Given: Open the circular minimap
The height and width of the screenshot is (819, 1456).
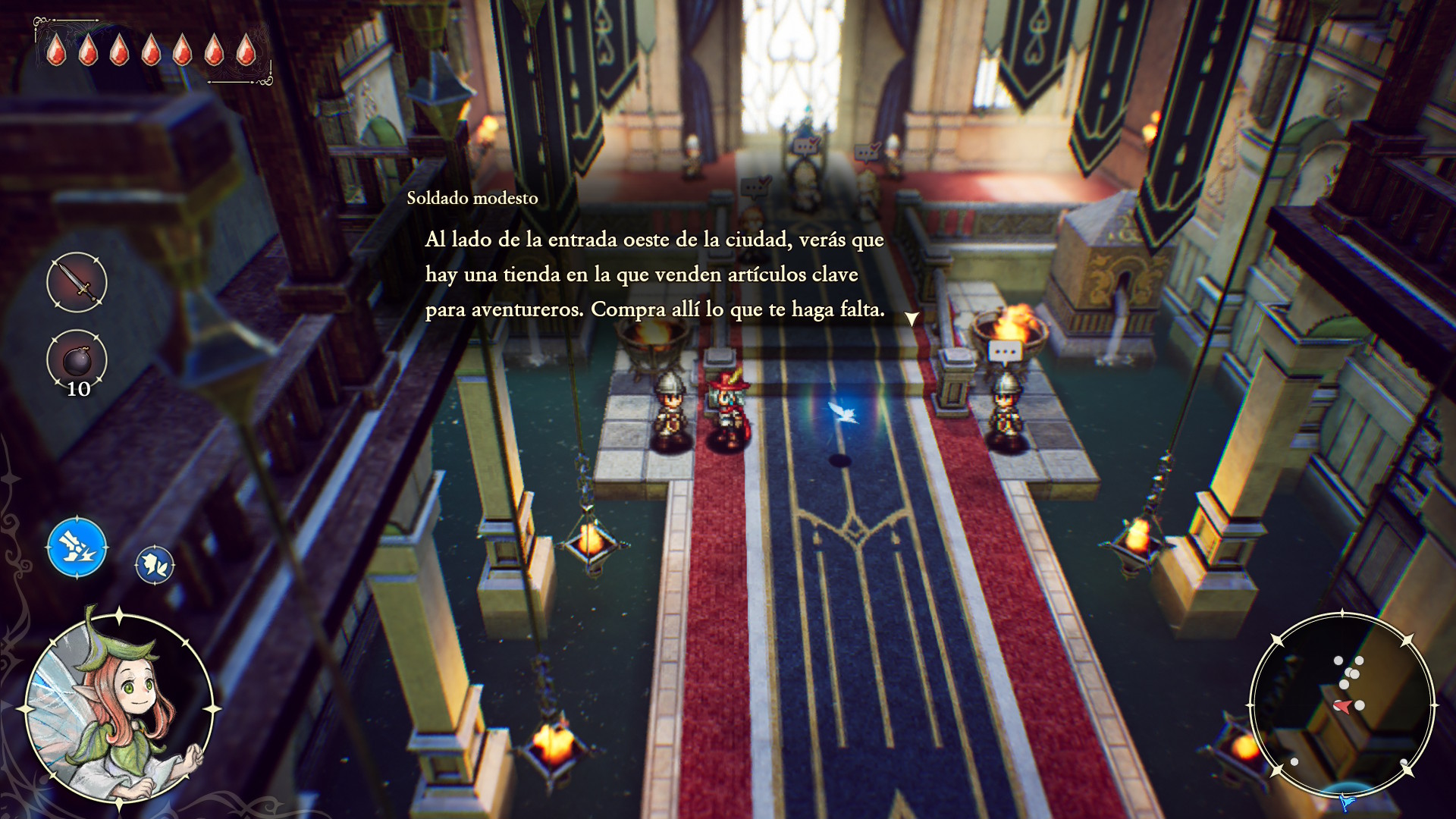Looking at the screenshot, I should (1342, 705).
